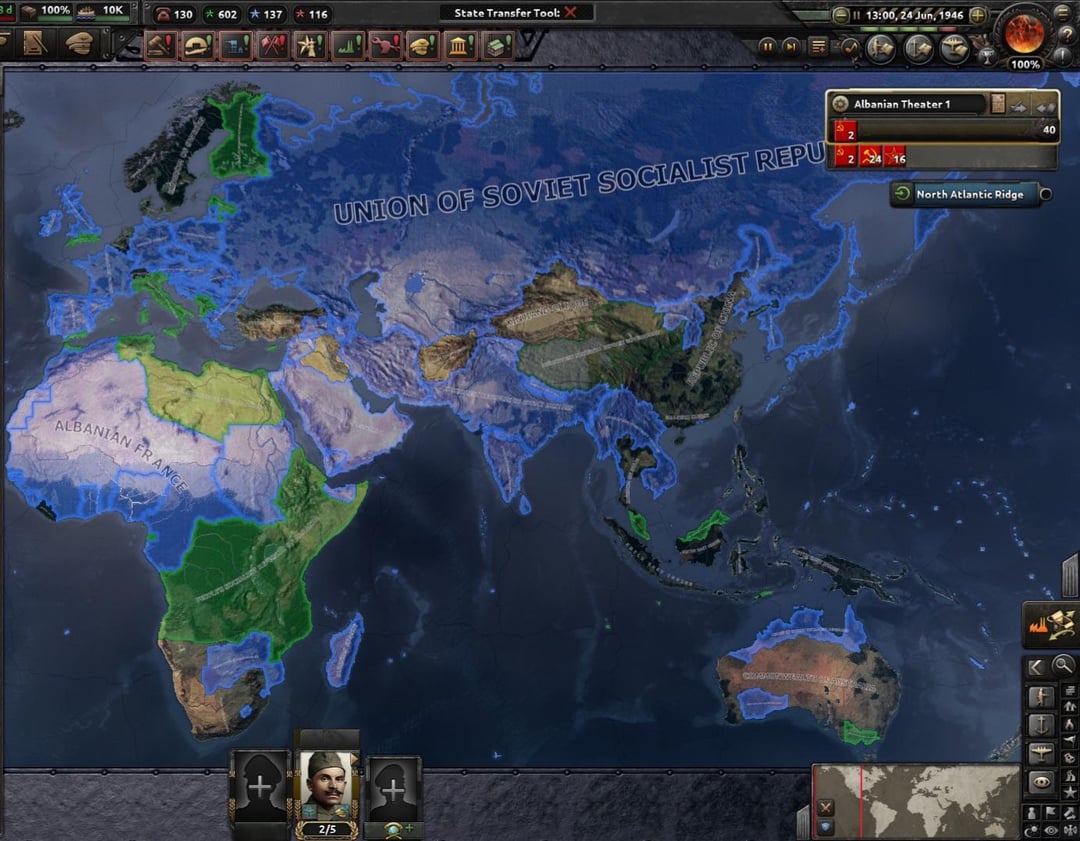Switch to the naval map mode anchor

pyautogui.click(x=1039, y=724)
